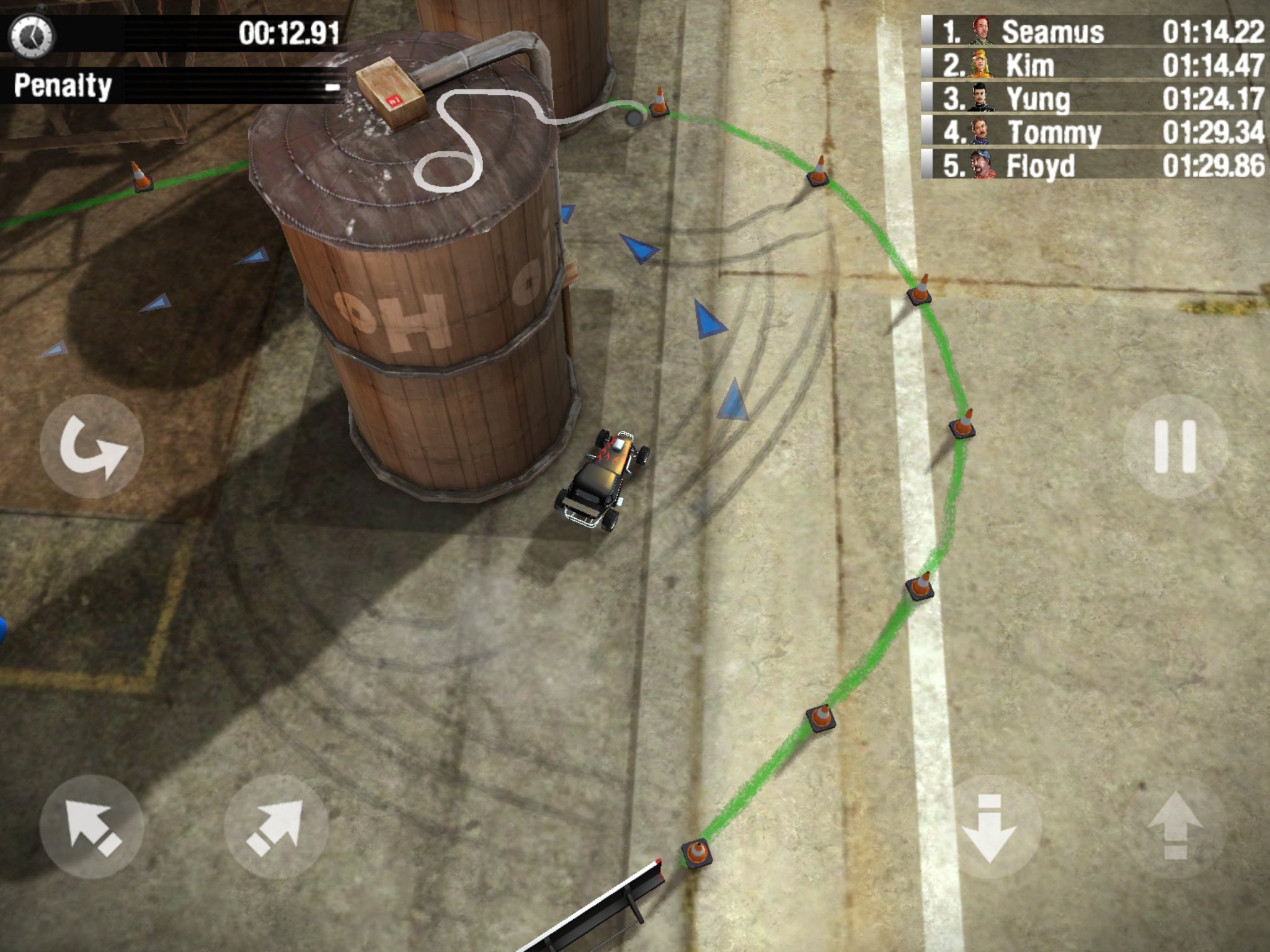Pick Floyd's entry in the ranking list
The height and width of the screenshot is (952, 1270).
(x=1094, y=165)
